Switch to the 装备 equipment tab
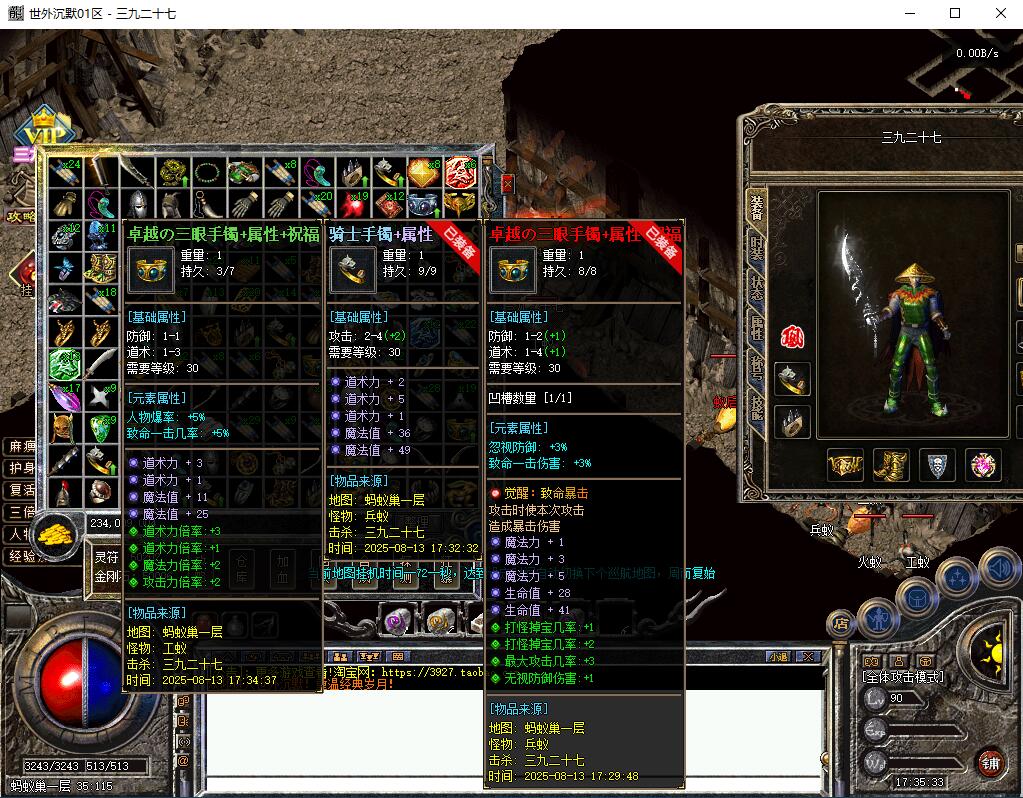Image resolution: width=1023 pixels, height=798 pixels. [x=757, y=208]
